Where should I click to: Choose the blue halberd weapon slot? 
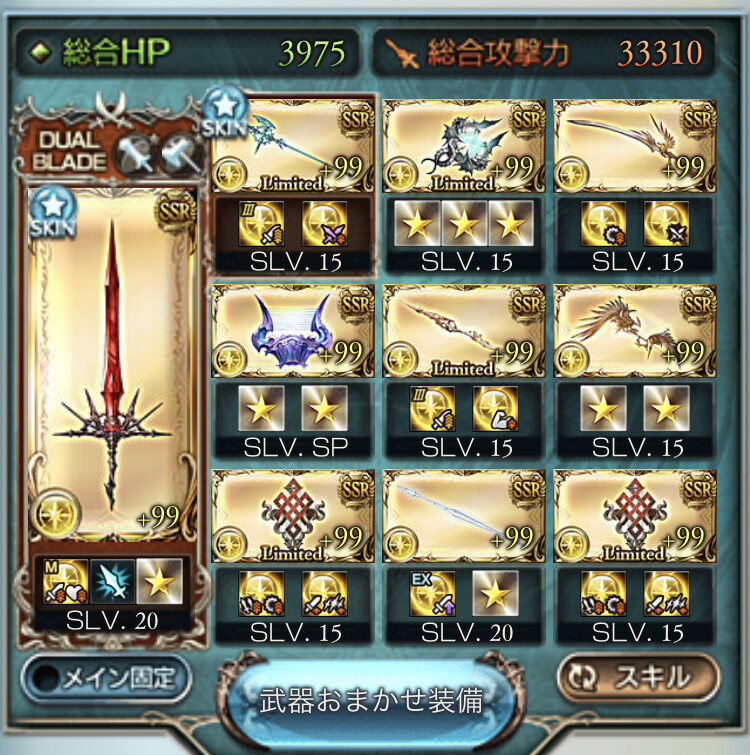(293, 146)
